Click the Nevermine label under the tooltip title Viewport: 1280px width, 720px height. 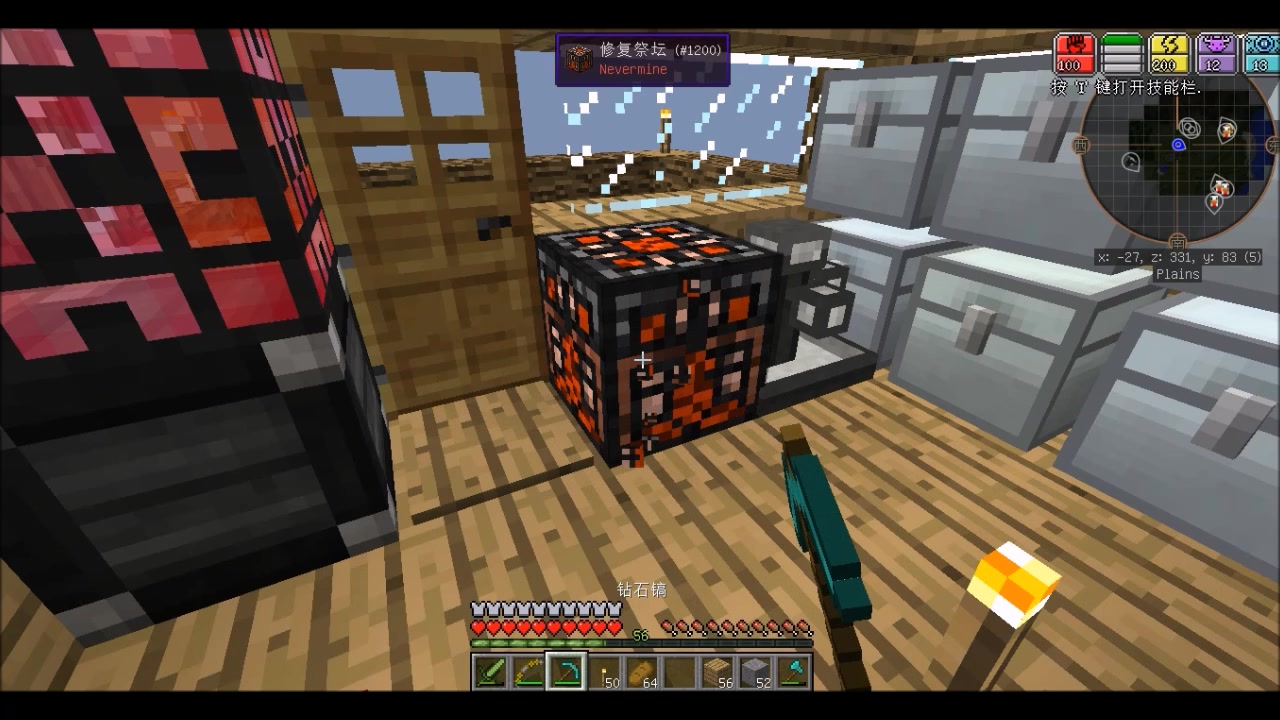(632, 70)
